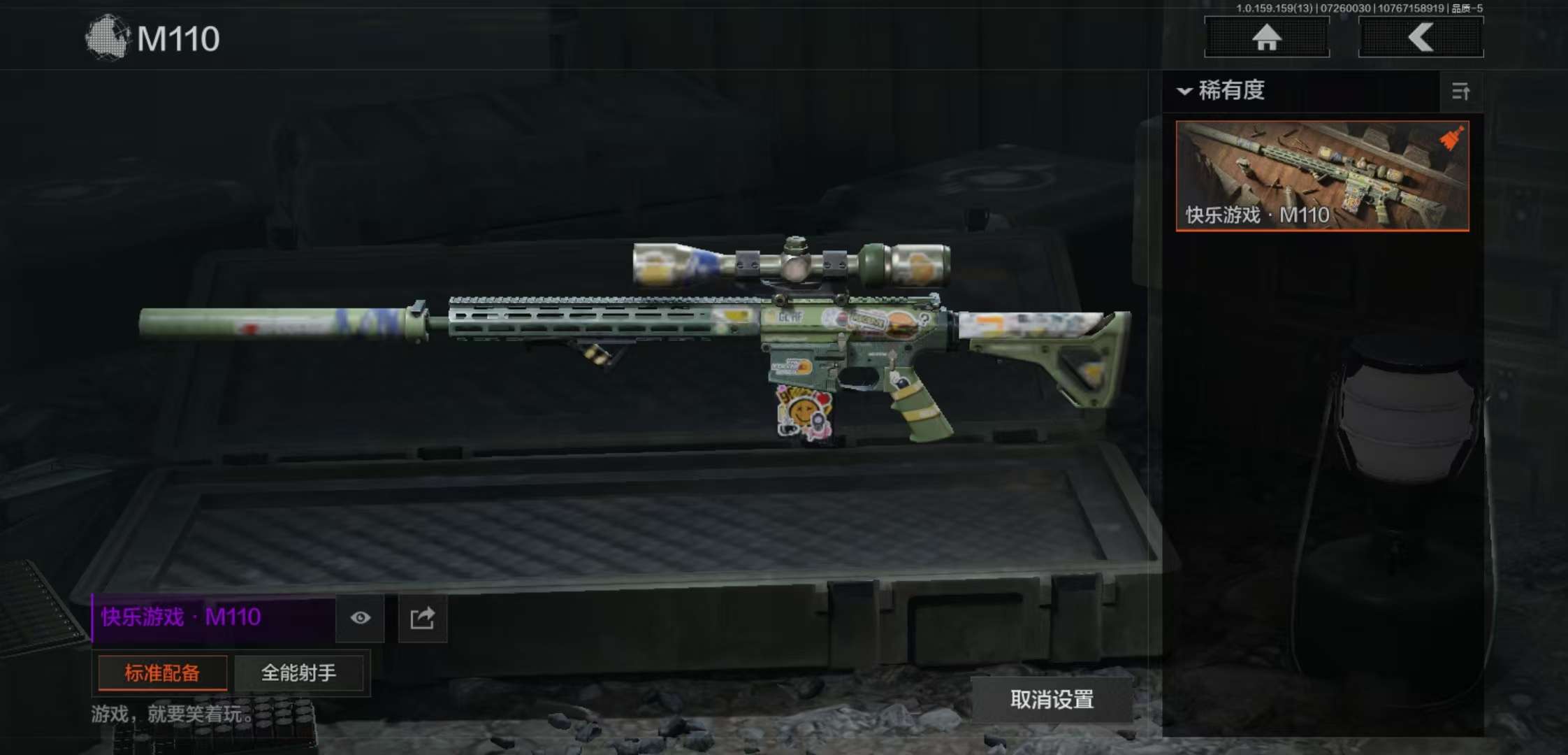1568x755 pixels.
Task: Switch to the 标准配备 tab
Action: coord(162,673)
